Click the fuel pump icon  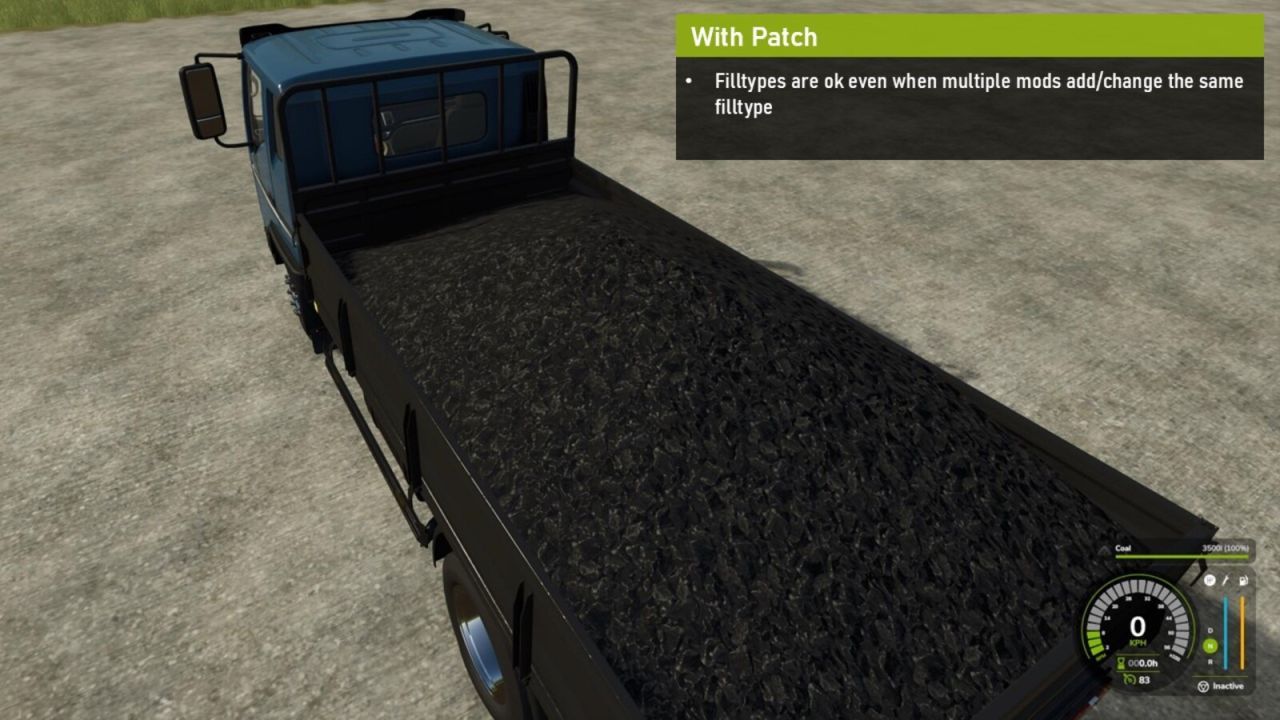pos(1245,579)
